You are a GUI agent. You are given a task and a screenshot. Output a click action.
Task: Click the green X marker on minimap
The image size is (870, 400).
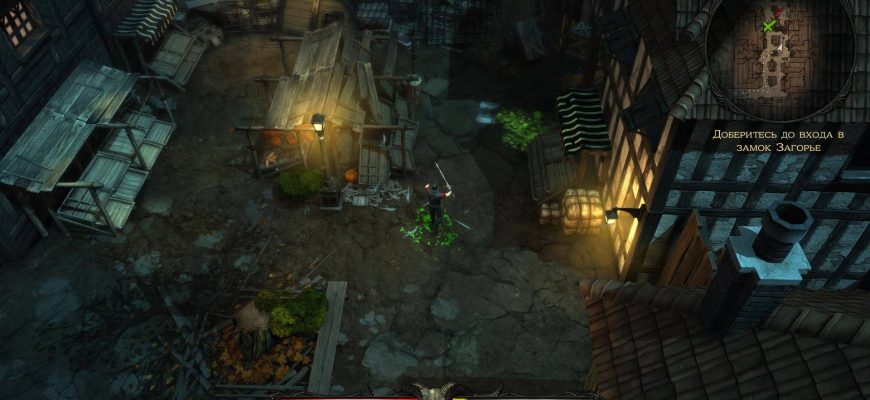(768, 25)
